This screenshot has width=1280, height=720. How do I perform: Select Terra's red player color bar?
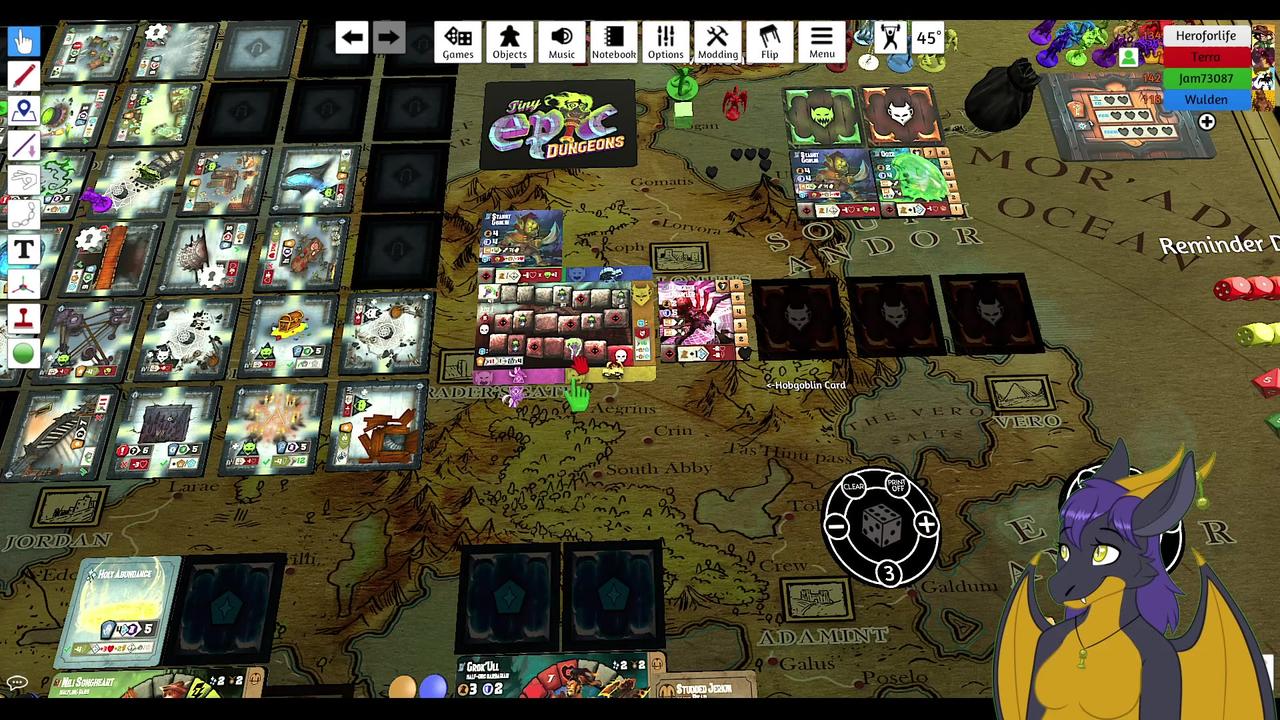[1206, 57]
